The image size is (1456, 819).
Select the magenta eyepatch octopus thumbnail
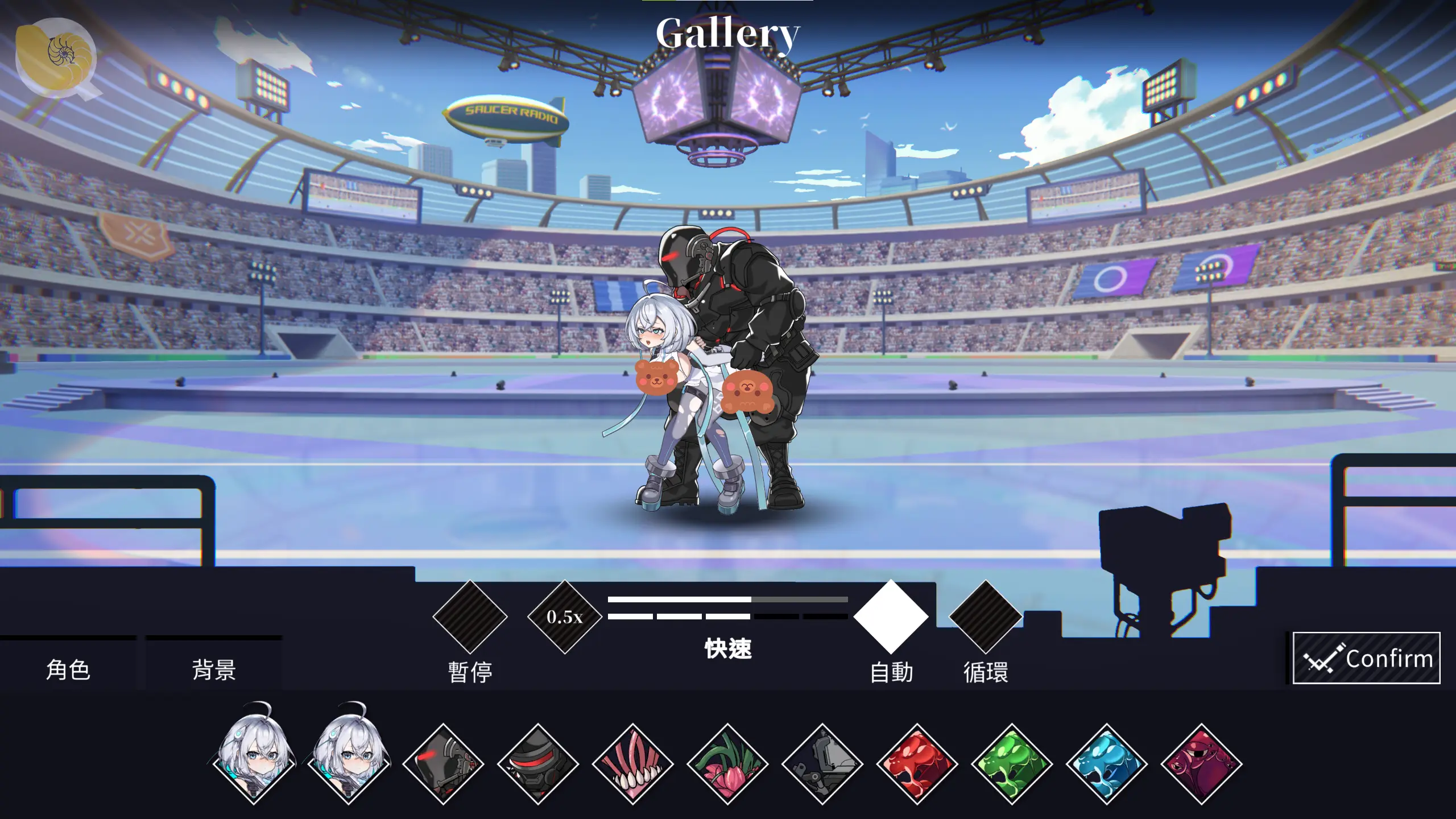click(1202, 764)
